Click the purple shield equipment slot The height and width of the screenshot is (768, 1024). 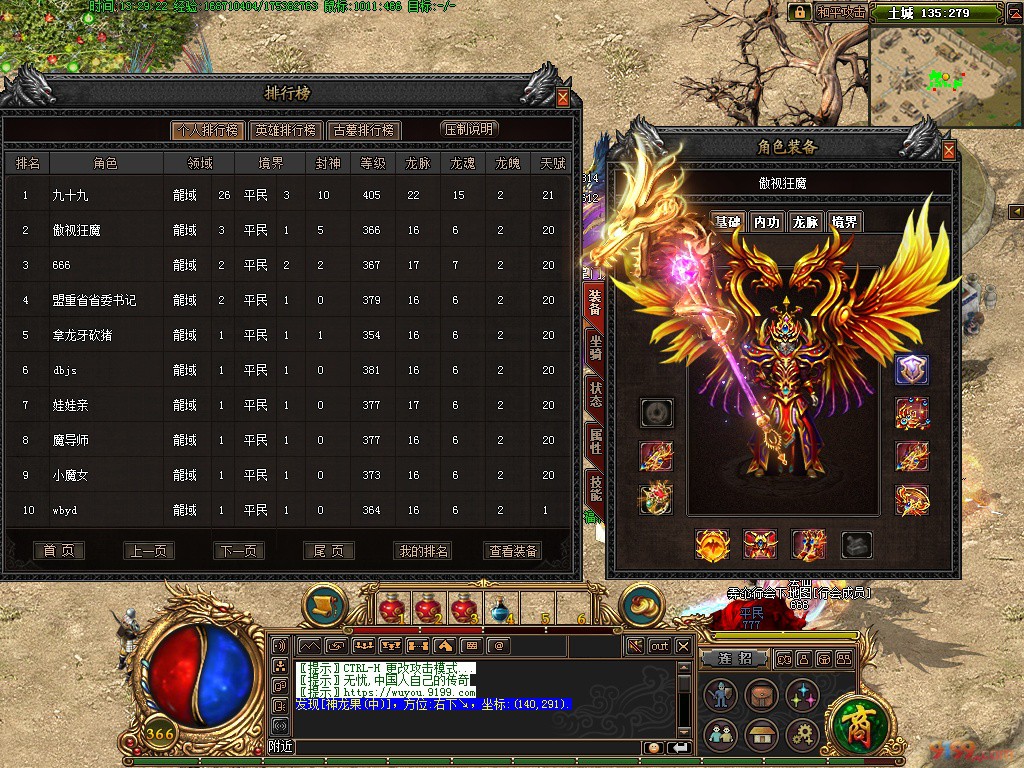(911, 369)
